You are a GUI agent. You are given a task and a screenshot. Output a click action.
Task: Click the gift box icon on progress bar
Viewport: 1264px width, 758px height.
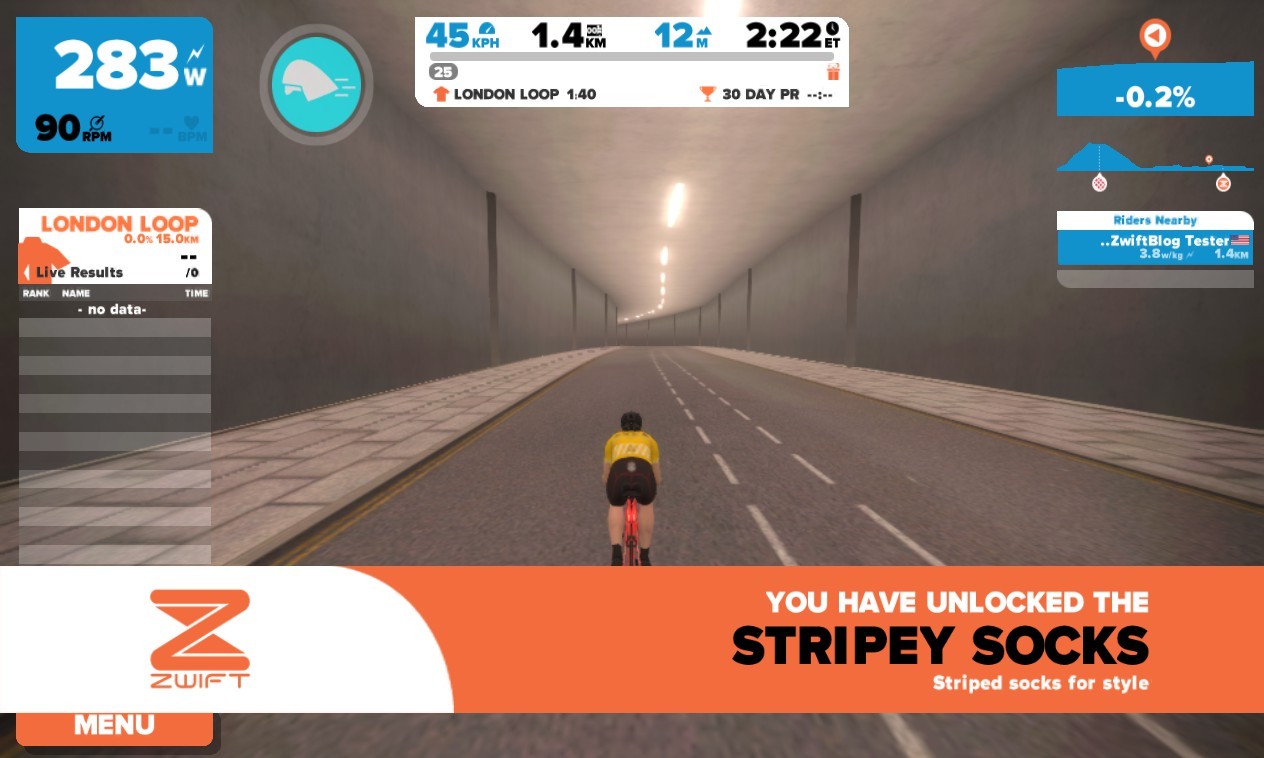click(833, 72)
